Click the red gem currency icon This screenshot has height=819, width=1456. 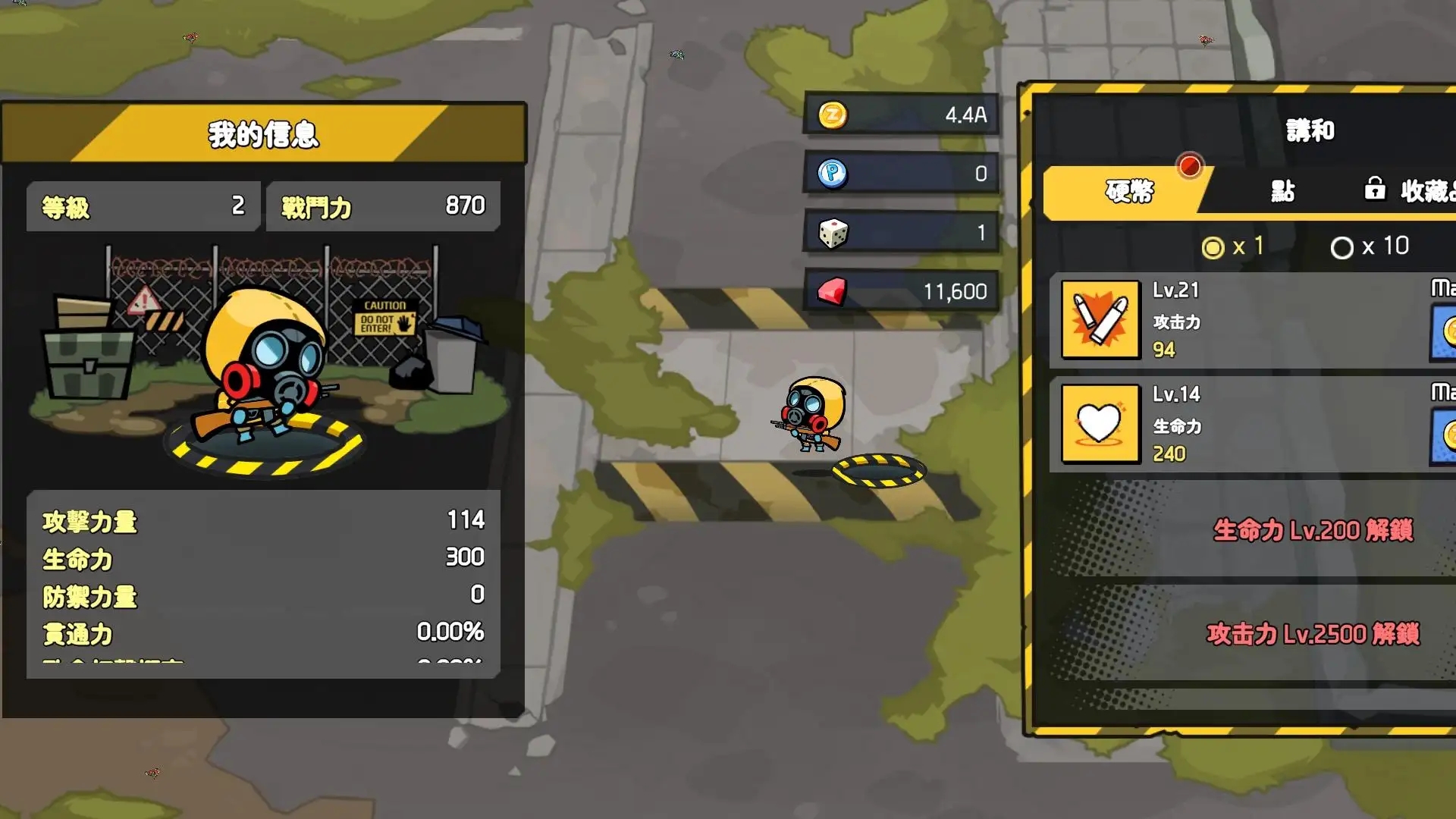pyautogui.click(x=833, y=291)
